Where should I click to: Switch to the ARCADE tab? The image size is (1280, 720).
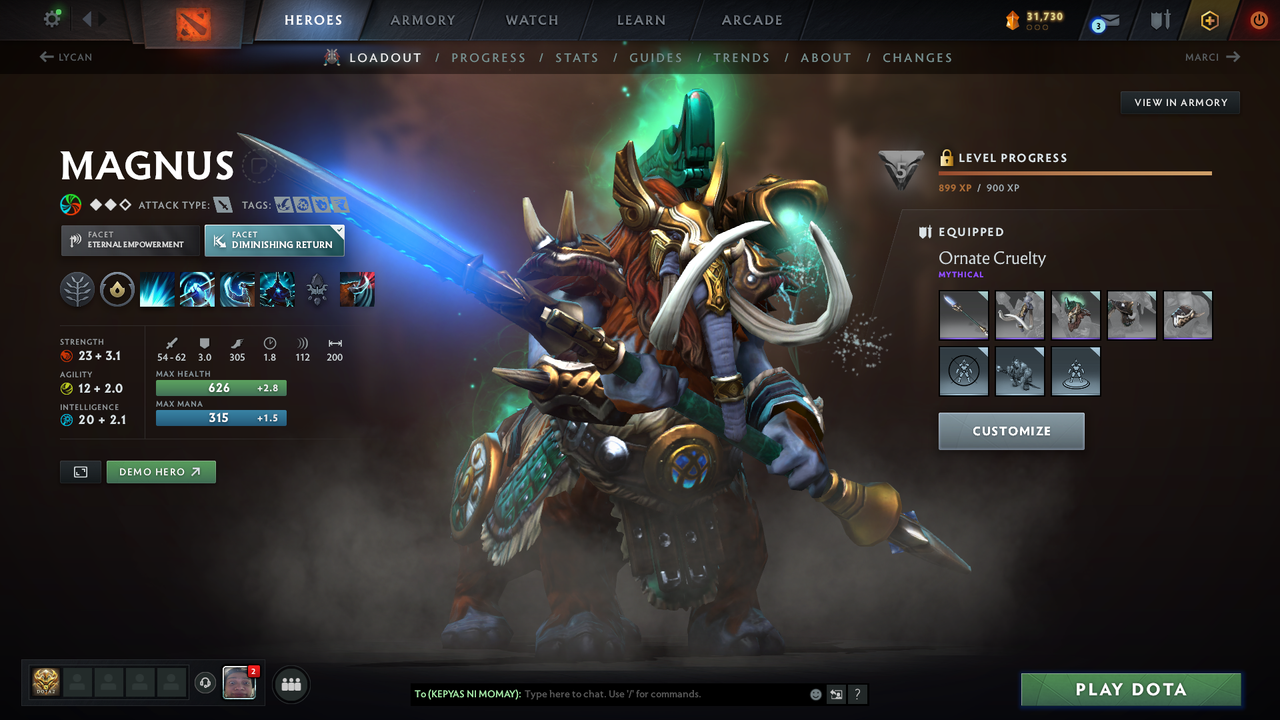751,19
